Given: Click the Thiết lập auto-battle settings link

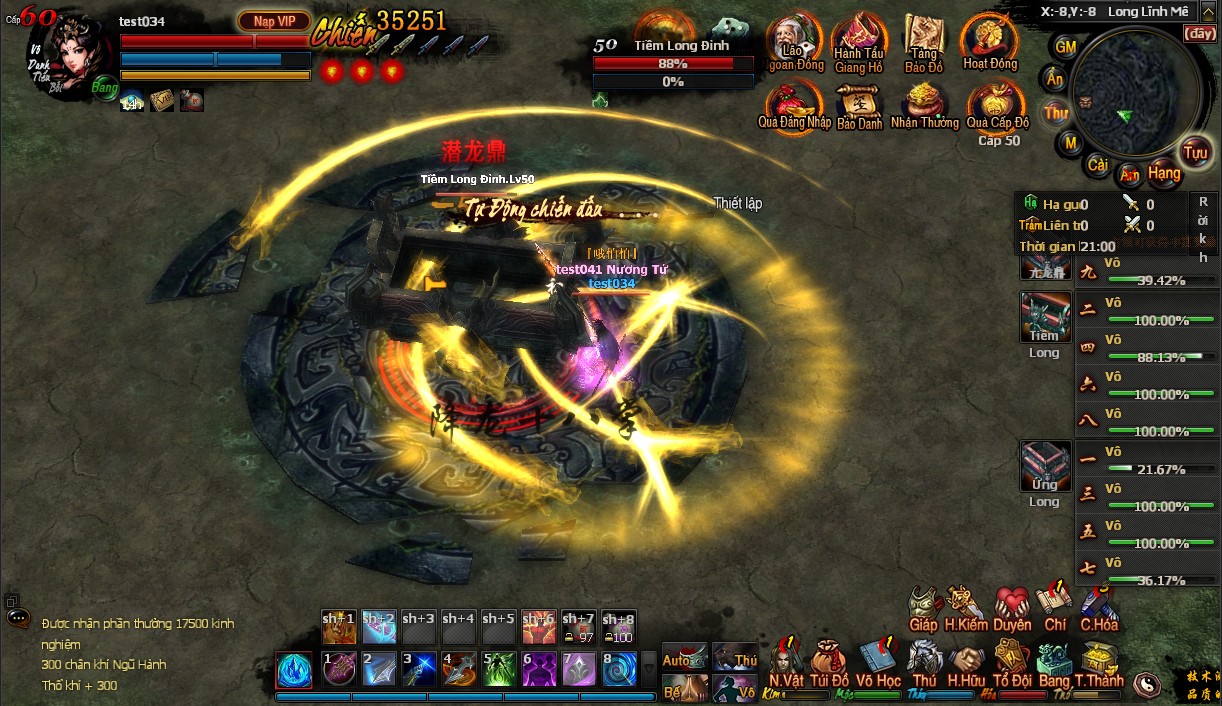Looking at the screenshot, I should coord(738,203).
